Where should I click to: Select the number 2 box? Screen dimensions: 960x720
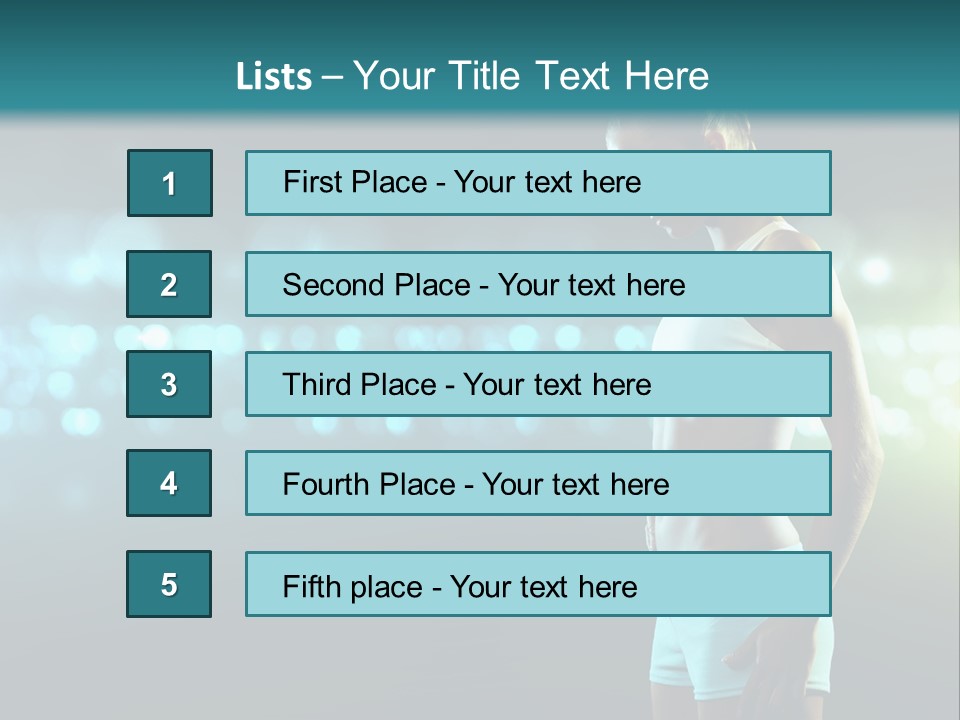(169, 284)
